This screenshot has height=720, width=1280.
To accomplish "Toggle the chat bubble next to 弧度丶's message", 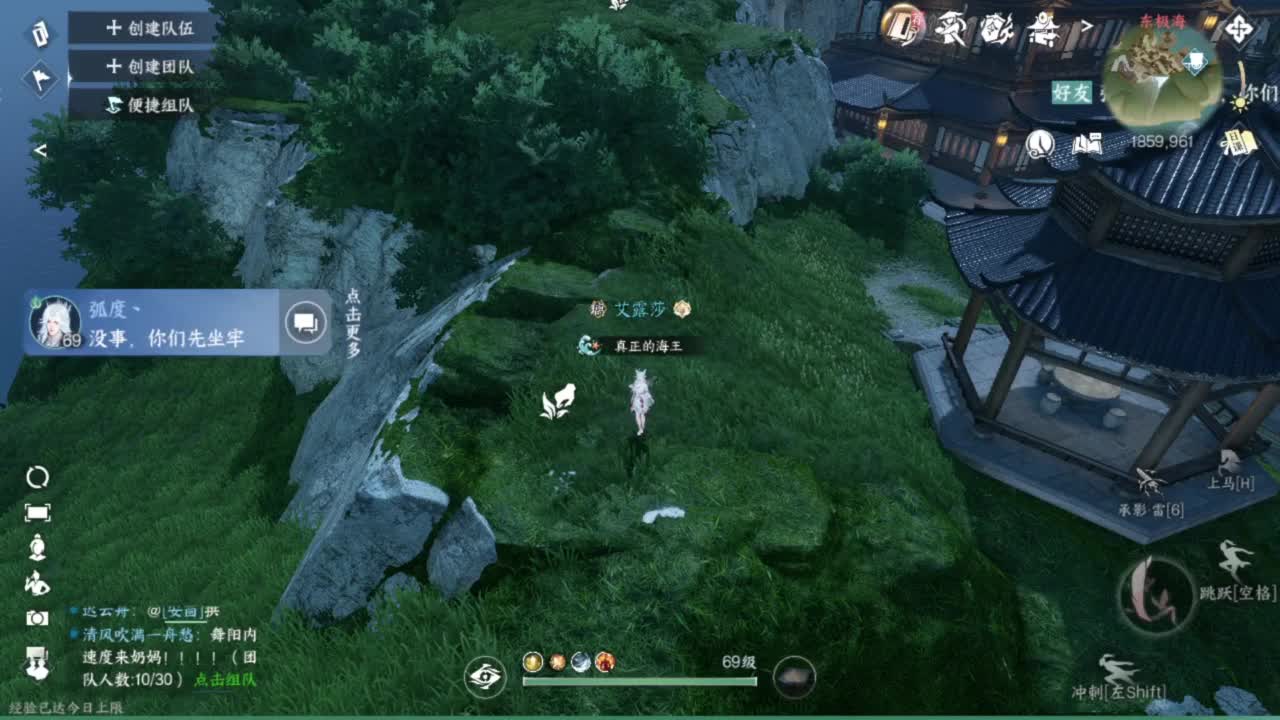I will pos(305,320).
